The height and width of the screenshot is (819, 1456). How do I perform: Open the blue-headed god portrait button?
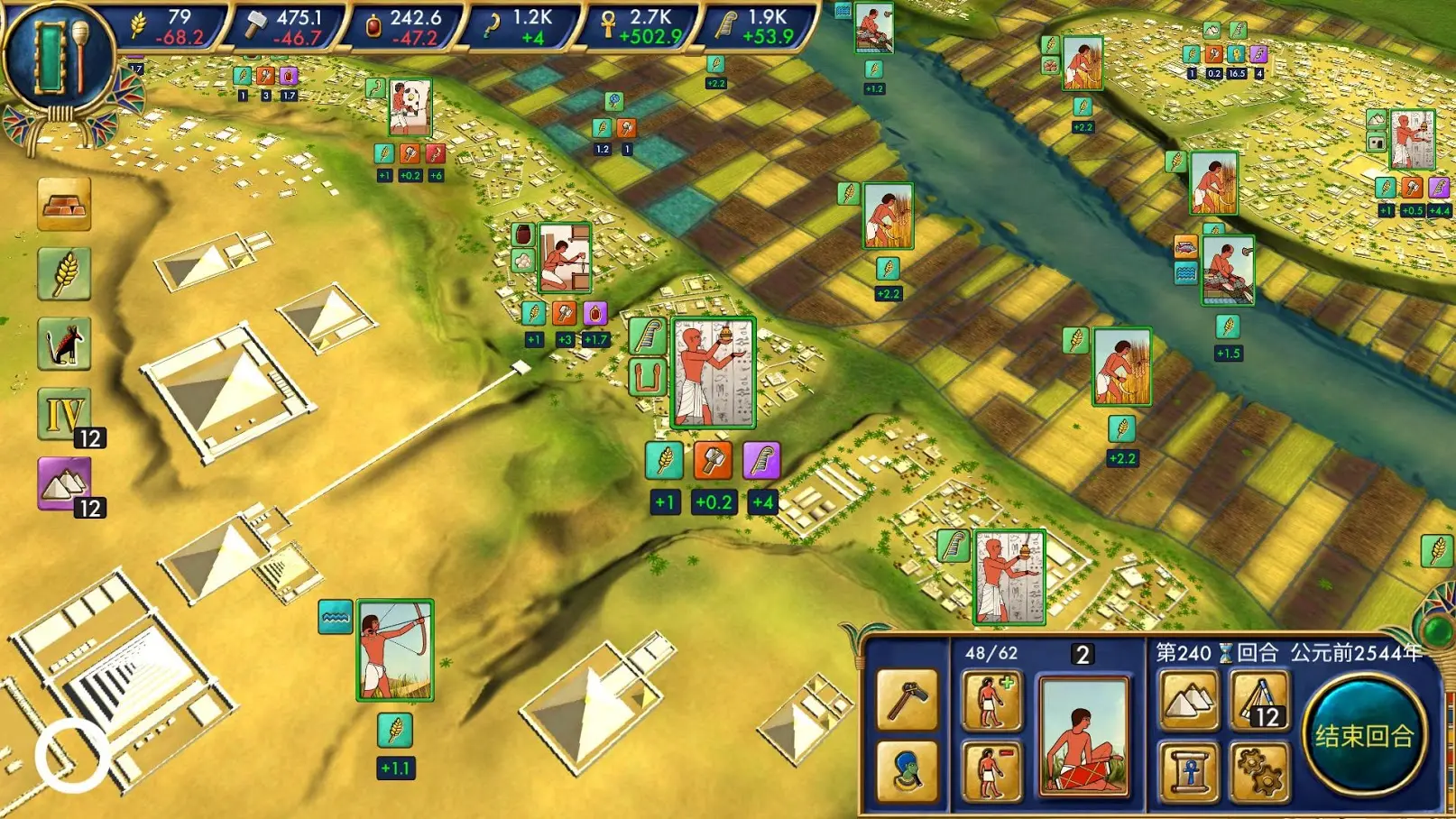(907, 771)
